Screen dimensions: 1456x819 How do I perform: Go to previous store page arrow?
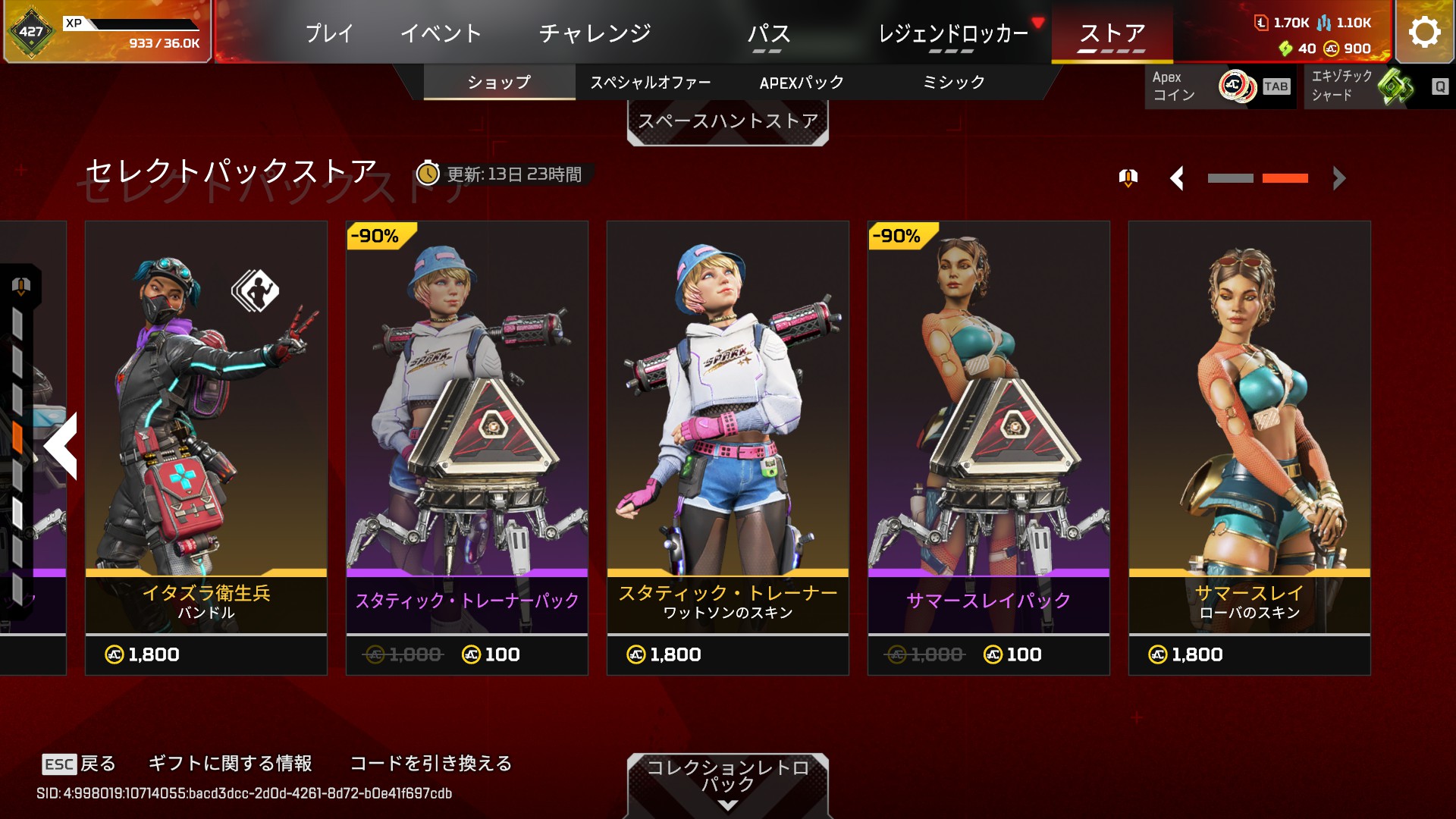click(x=1177, y=178)
